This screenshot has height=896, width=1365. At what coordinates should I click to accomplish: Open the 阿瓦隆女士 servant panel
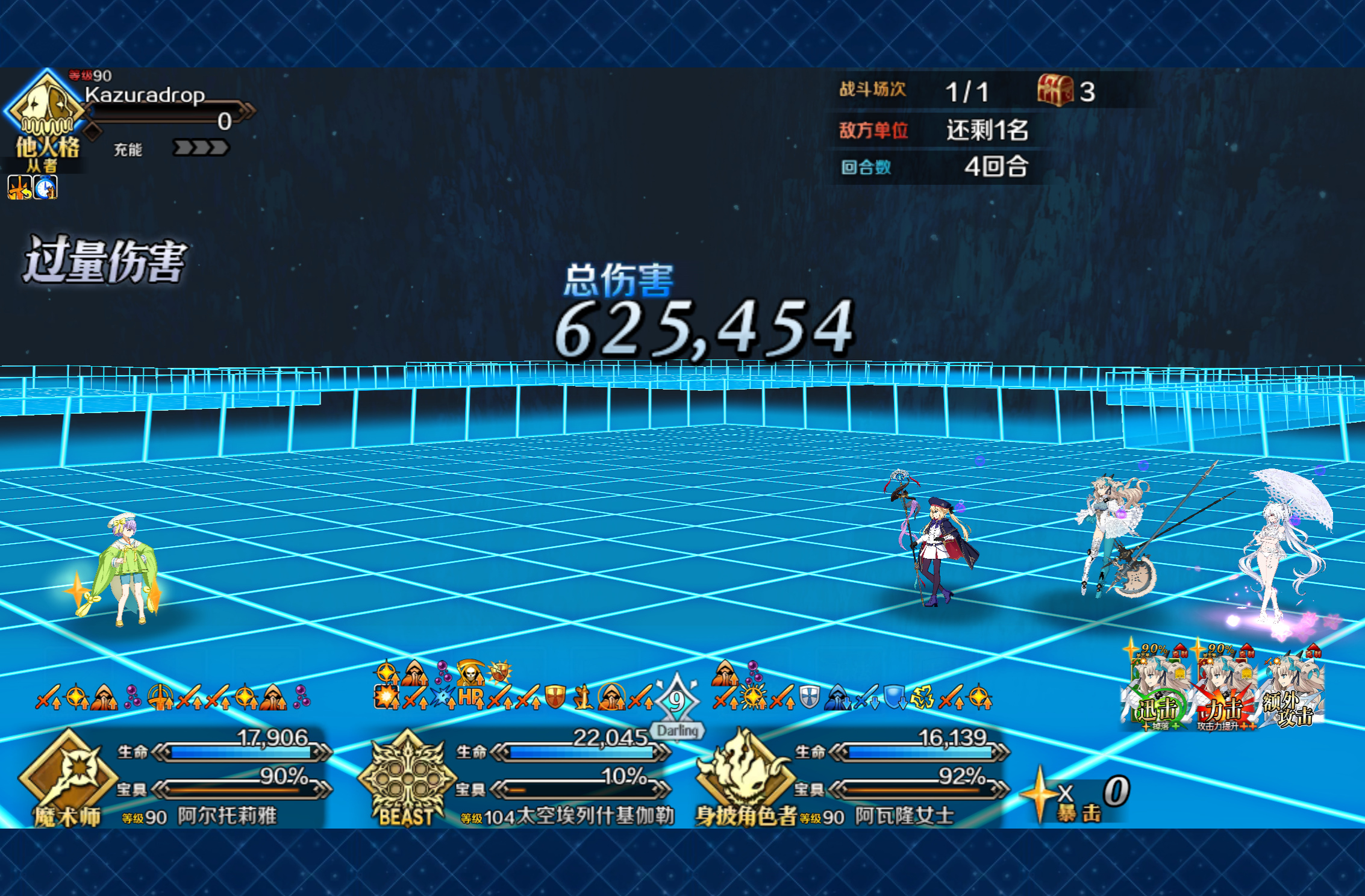pos(855,777)
